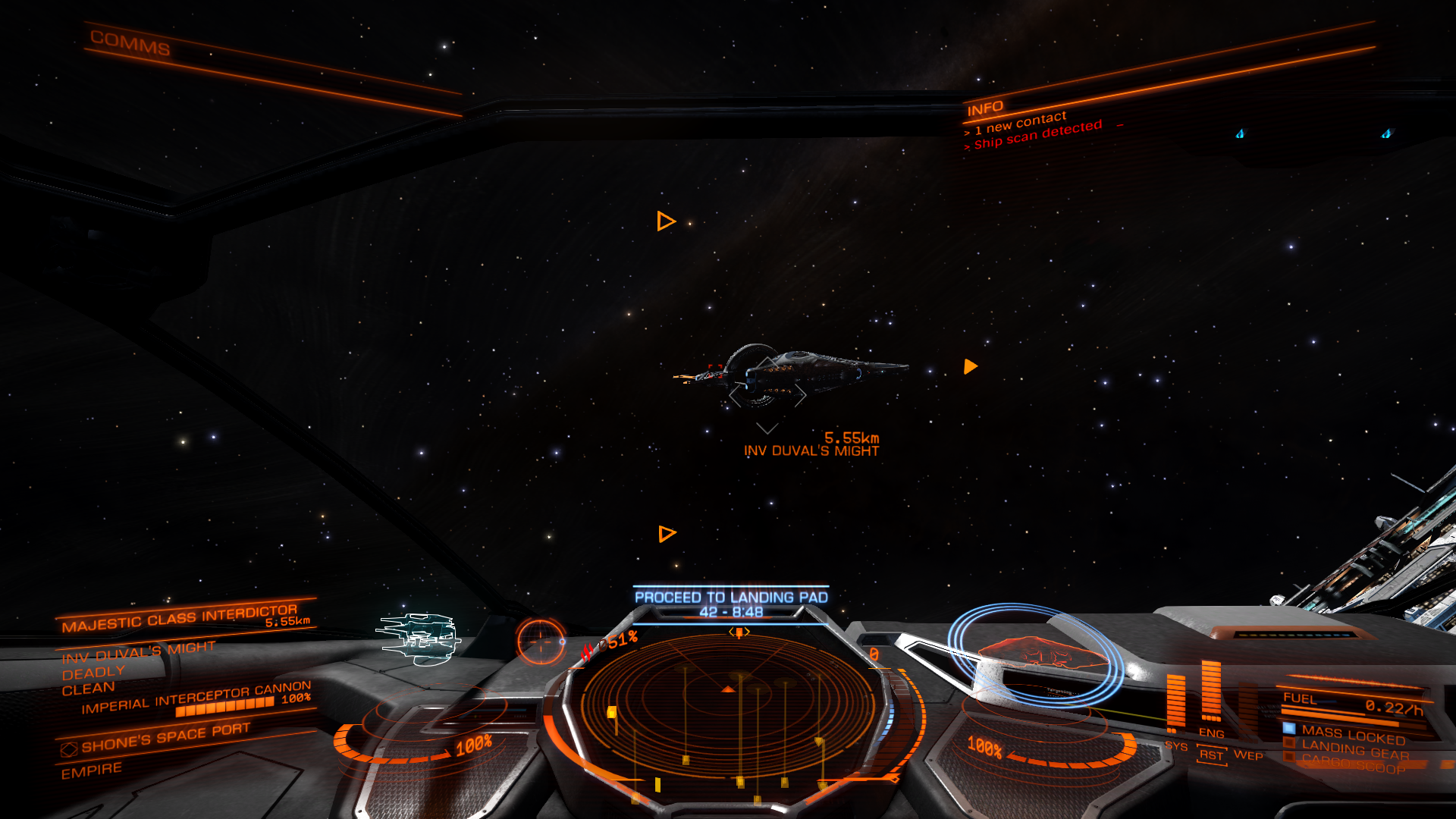Viewport: 1456px width, 819px height.
Task: Open the INFO message panel
Action: click(x=986, y=106)
